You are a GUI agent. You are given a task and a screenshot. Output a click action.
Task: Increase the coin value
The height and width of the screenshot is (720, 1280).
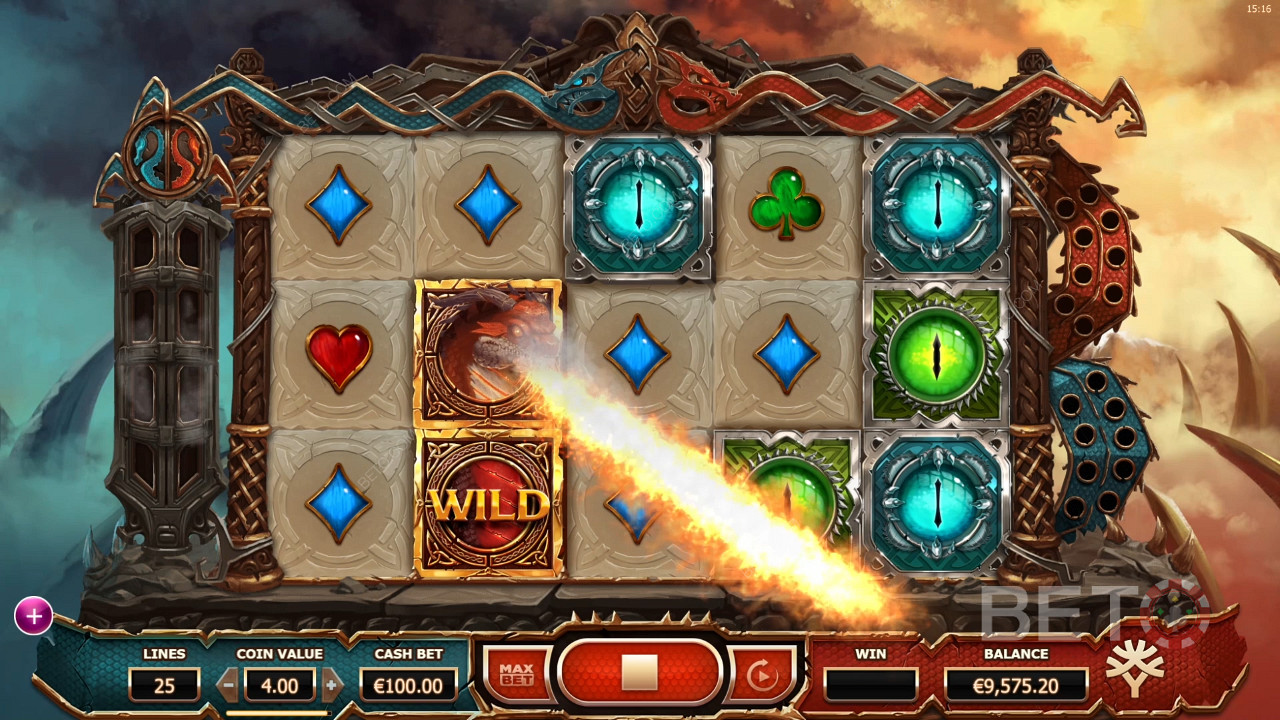332,685
